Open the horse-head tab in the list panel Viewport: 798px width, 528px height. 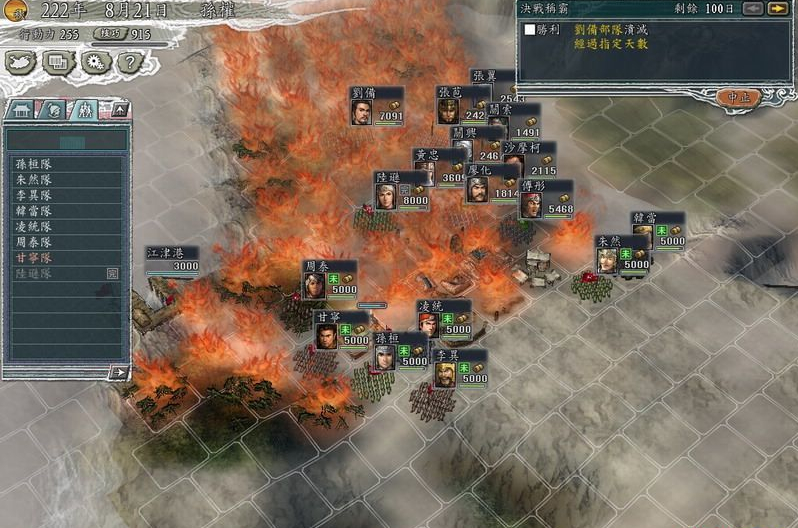[54, 109]
